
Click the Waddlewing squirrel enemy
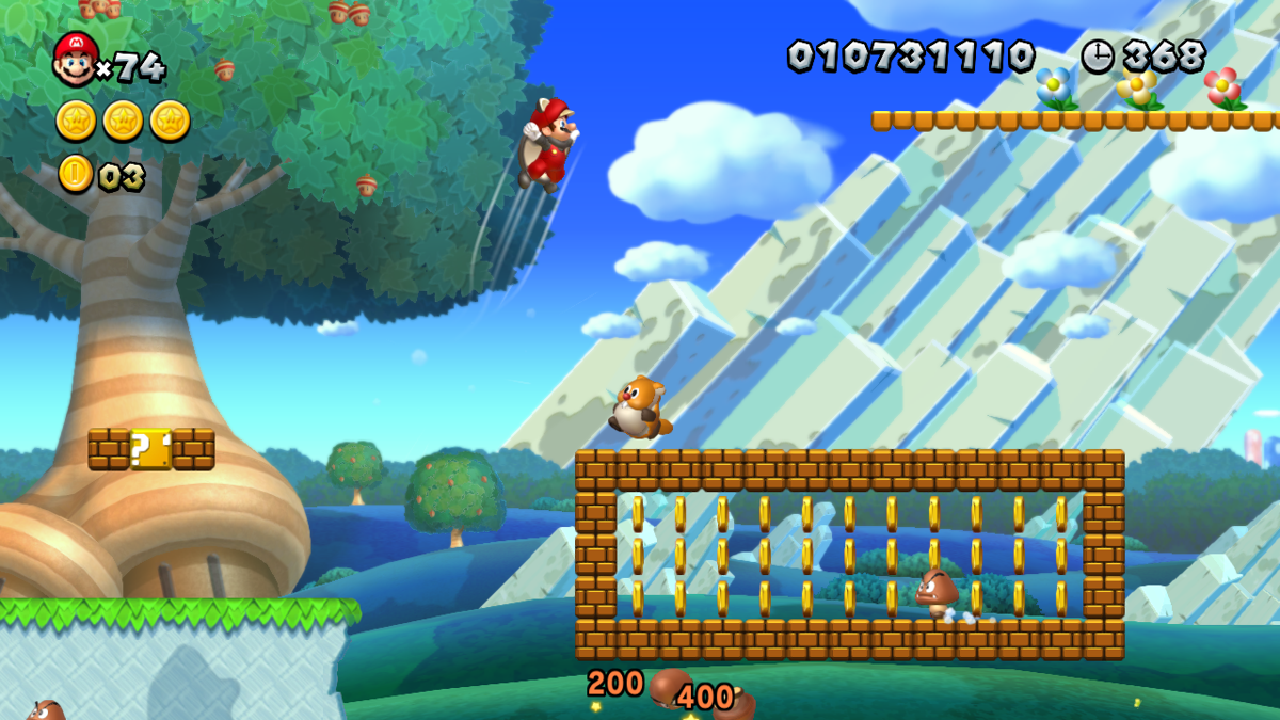point(640,405)
